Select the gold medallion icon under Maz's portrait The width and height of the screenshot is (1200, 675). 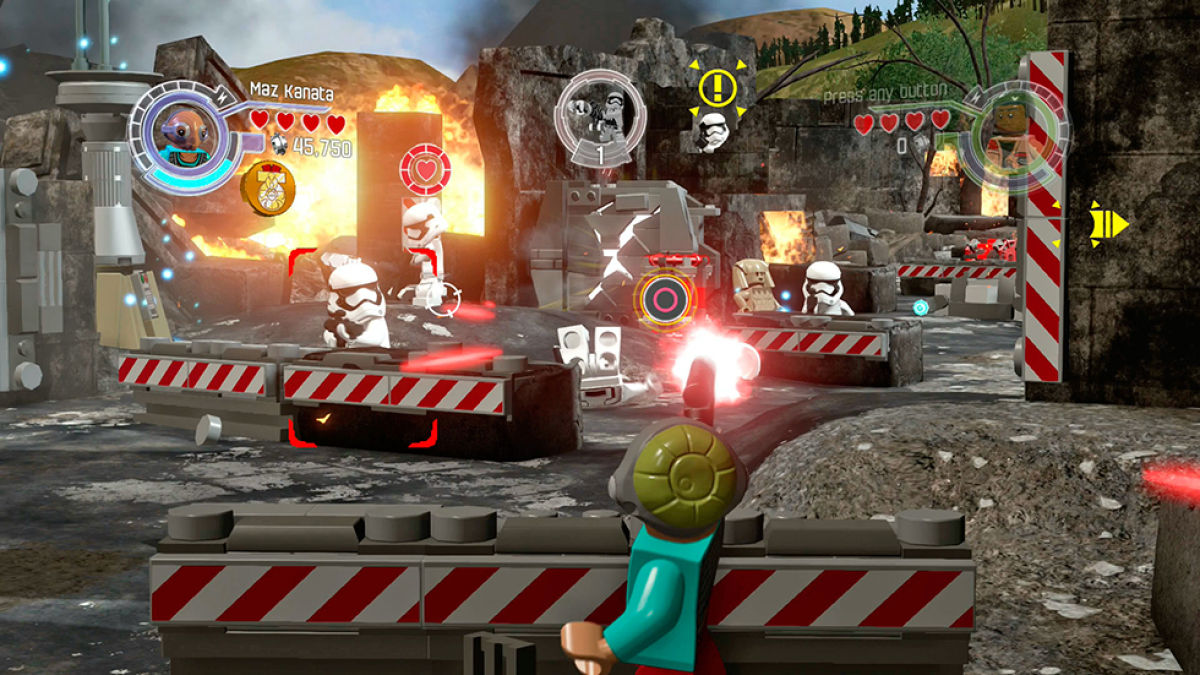tap(264, 188)
